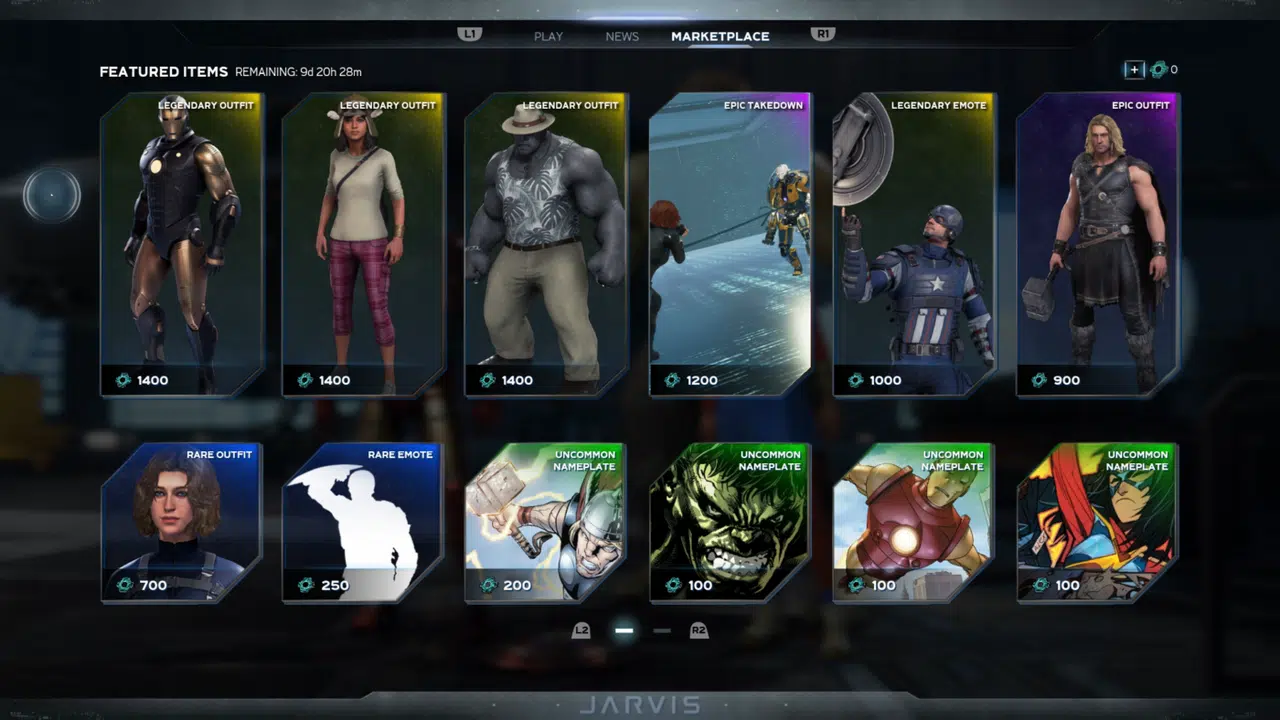Select the Marketplace tab
The height and width of the screenshot is (720, 1280).
720,36
